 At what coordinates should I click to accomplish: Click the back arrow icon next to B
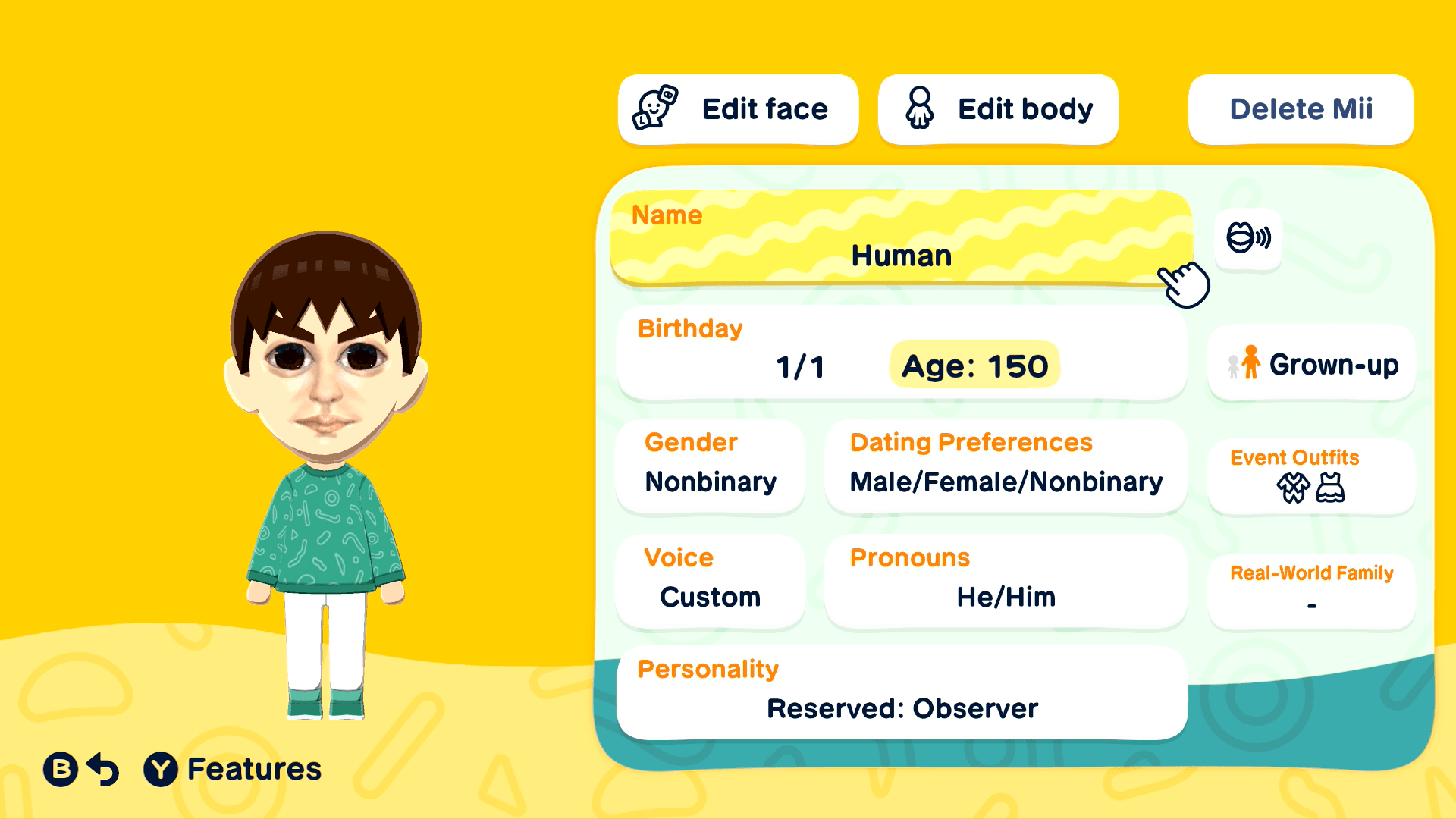tap(102, 768)
